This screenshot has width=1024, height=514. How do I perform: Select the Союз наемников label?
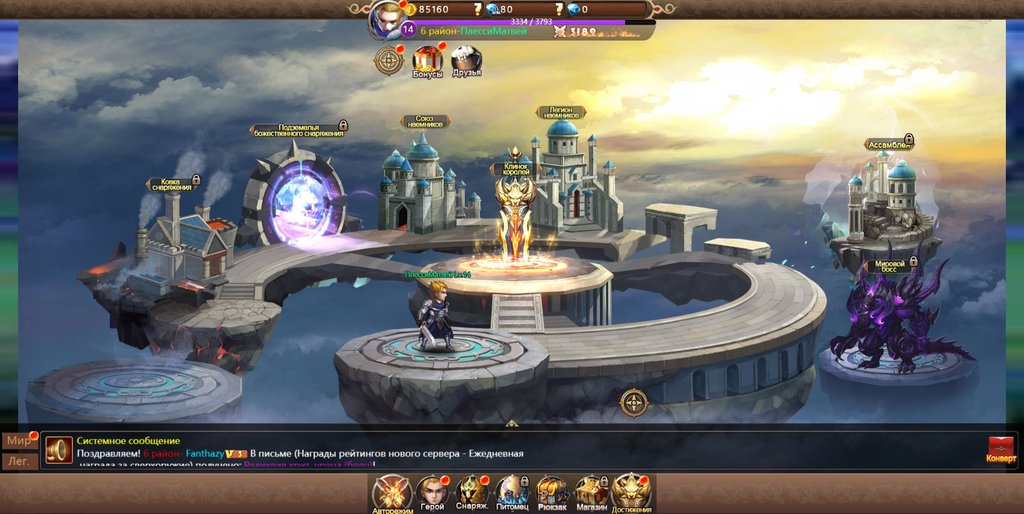tap(425, 122)
